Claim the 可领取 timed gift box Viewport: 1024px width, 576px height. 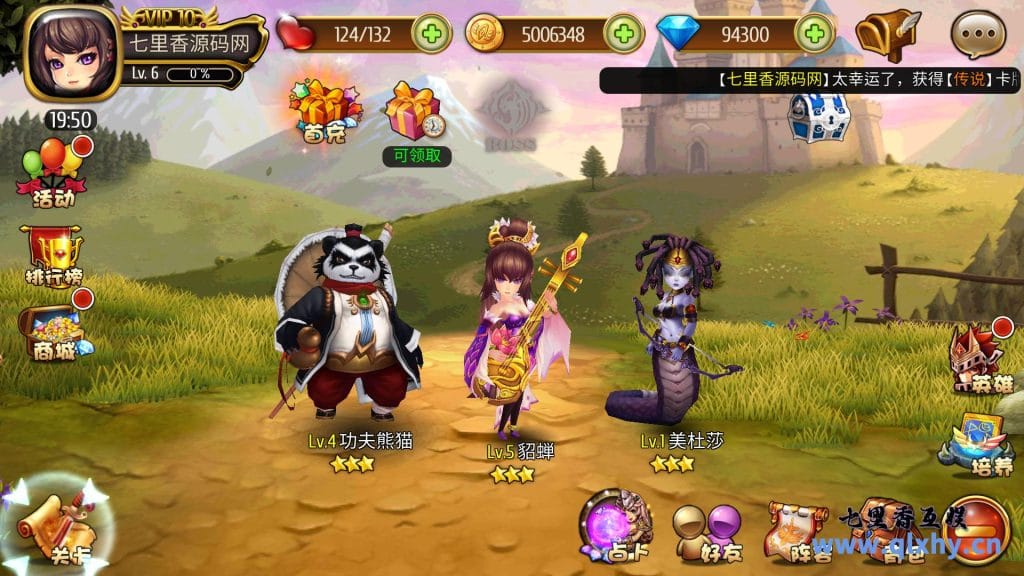tap(415, 115)
